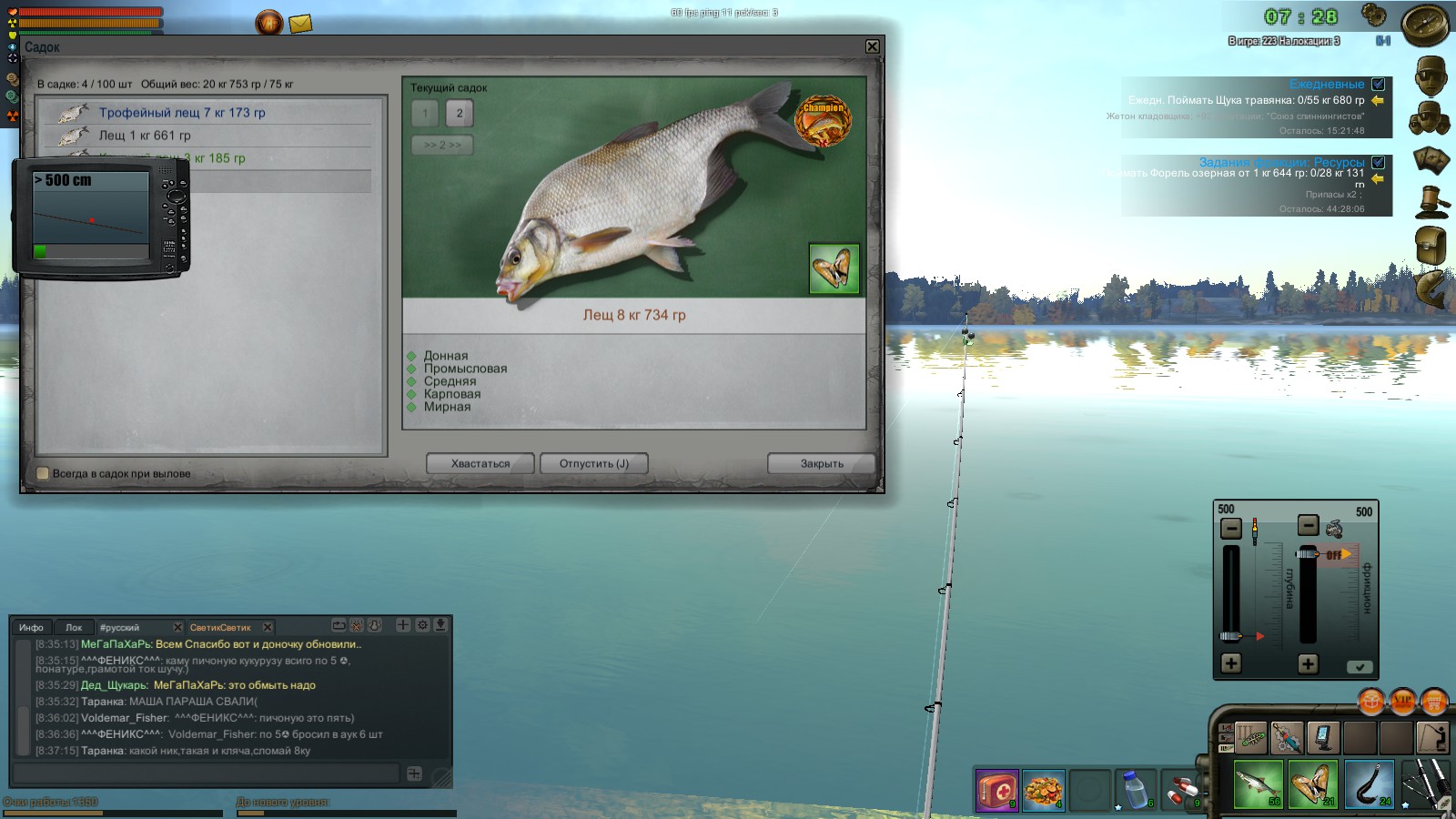The image size is (1456, 819).
Task: Switch to the 'Лок' chat tab
Action: [x=74, y=627]
